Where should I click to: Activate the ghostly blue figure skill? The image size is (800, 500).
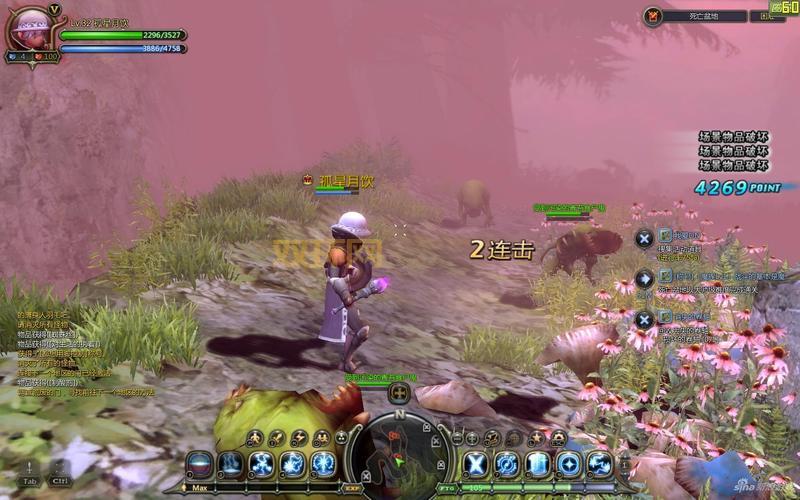coord(230,464)
